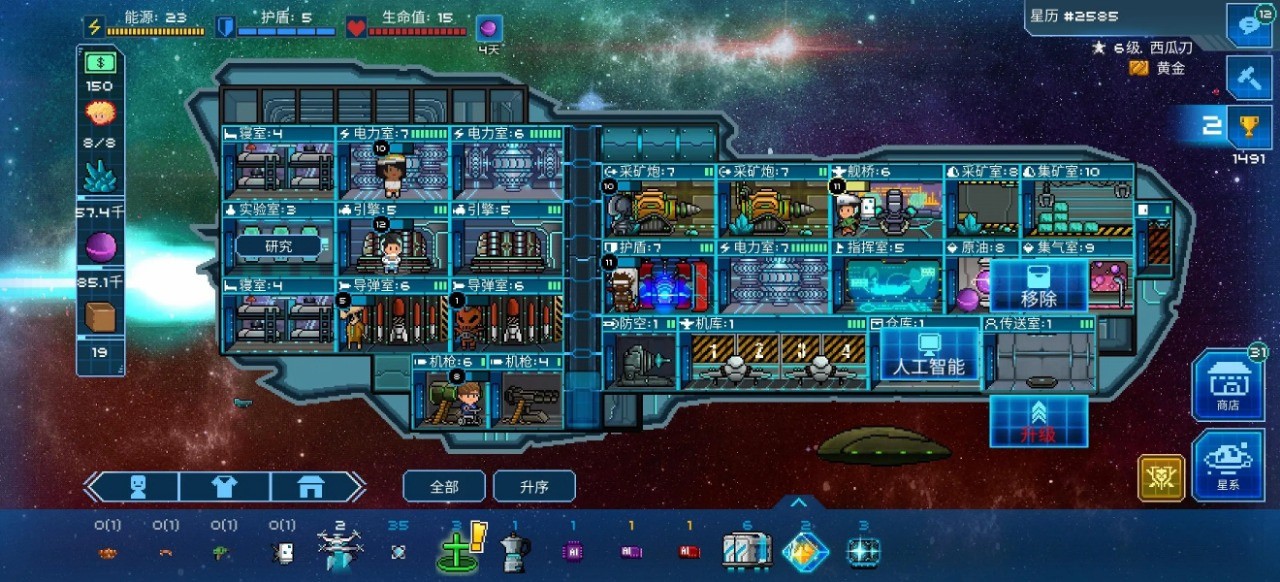
Task: Tap the gold alliance emblem button
Action: pyautogui.click(x=1161, y=478)
